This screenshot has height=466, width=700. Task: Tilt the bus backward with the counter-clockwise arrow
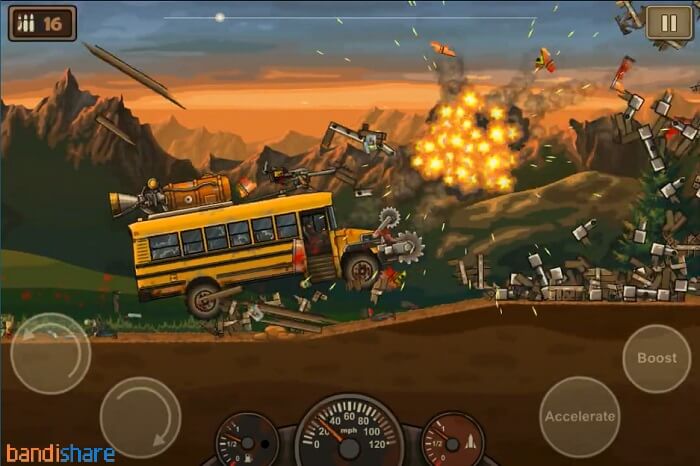pyautogui.click(x=50, y=353)
